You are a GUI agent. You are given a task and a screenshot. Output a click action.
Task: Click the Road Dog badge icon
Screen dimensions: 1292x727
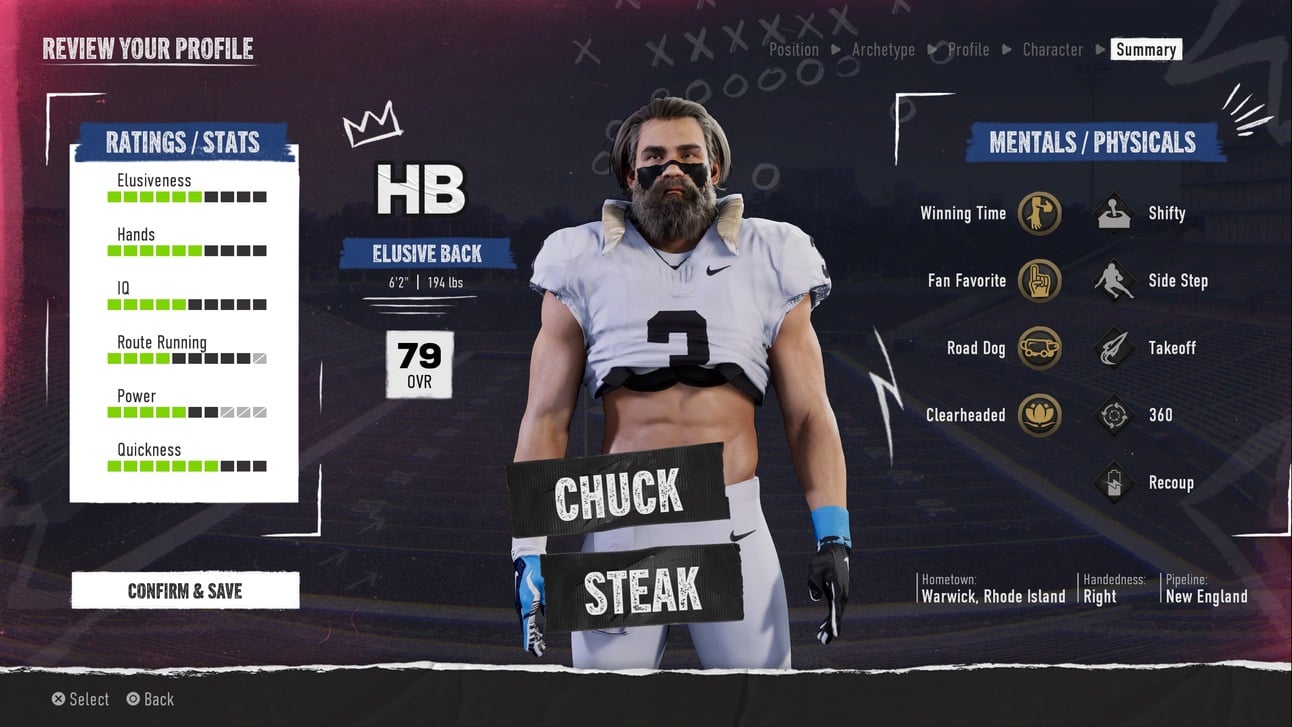(1039, 348)
